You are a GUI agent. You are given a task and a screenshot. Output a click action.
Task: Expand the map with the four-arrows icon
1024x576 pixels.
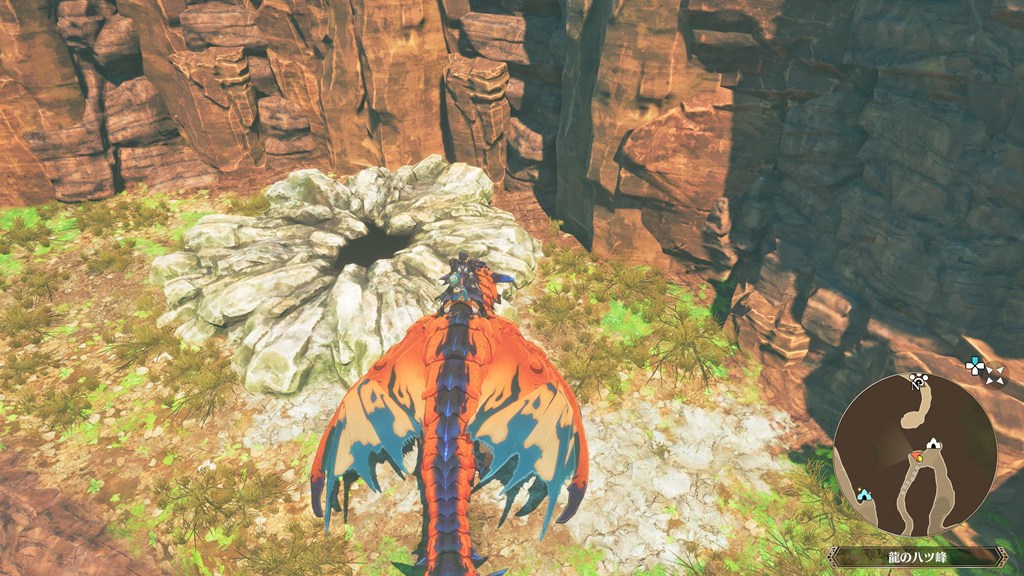click(x=994, y=374)
